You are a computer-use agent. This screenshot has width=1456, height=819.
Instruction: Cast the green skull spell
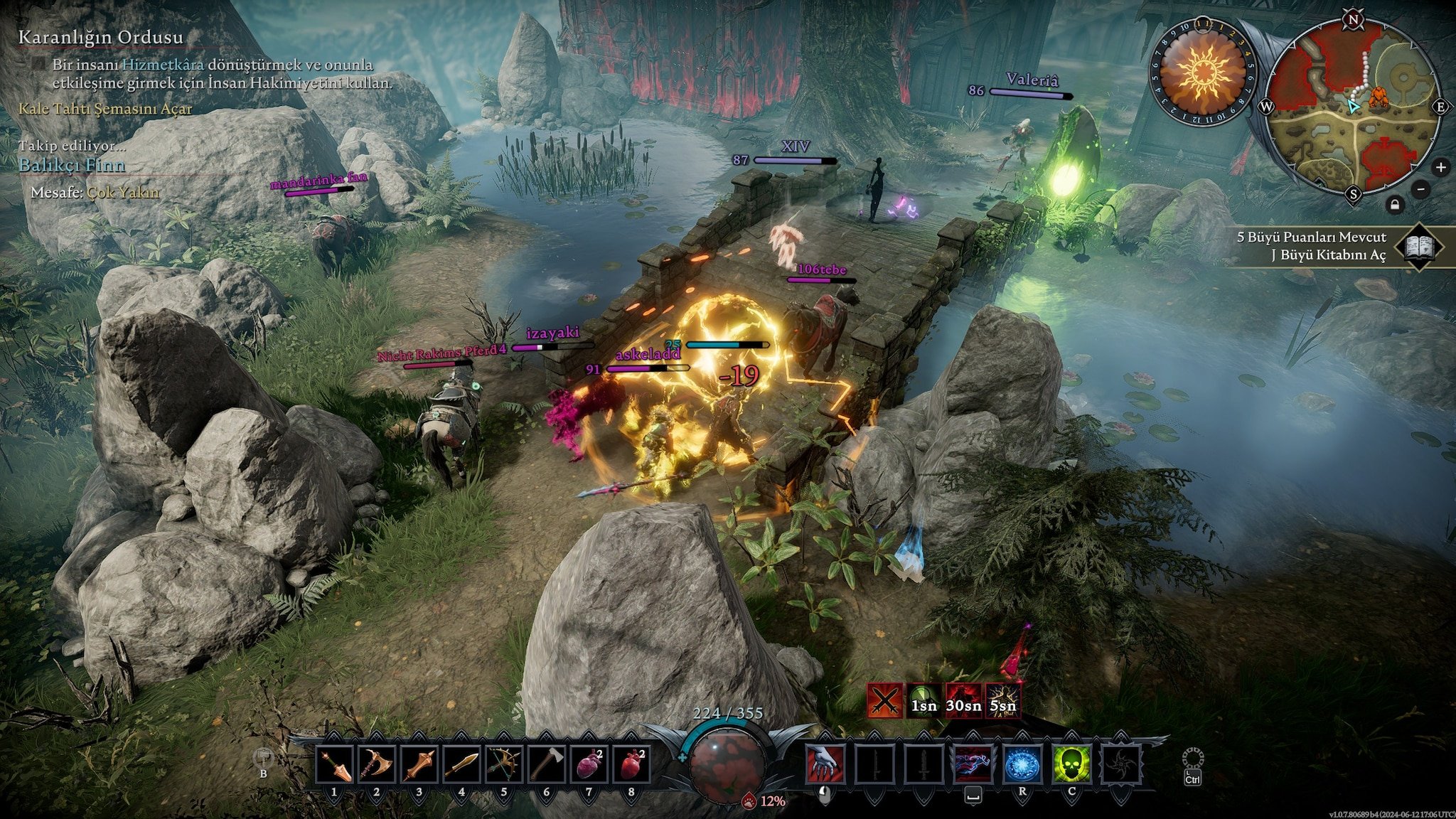(1071, 765)
